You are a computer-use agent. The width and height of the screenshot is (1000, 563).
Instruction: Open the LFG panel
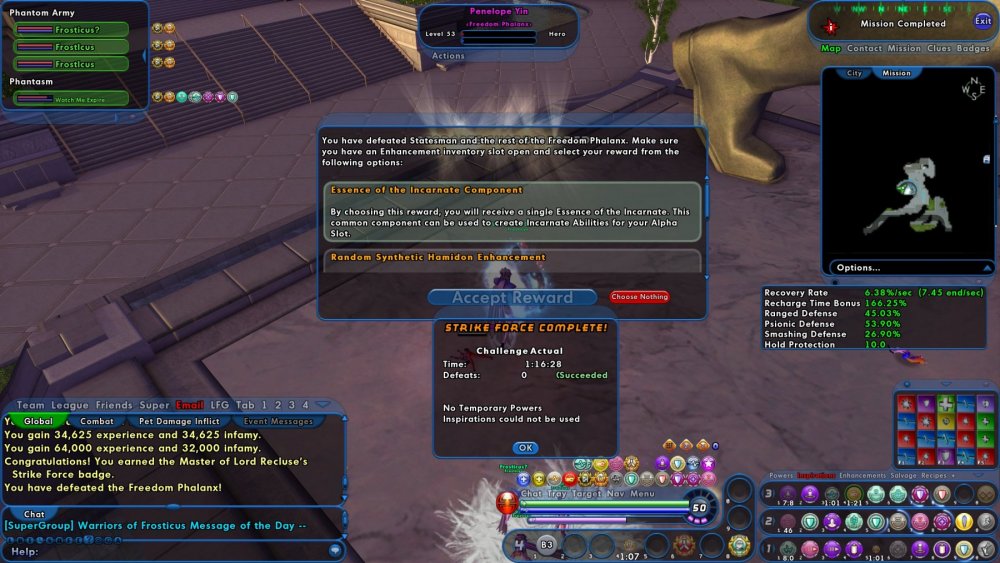219,405
